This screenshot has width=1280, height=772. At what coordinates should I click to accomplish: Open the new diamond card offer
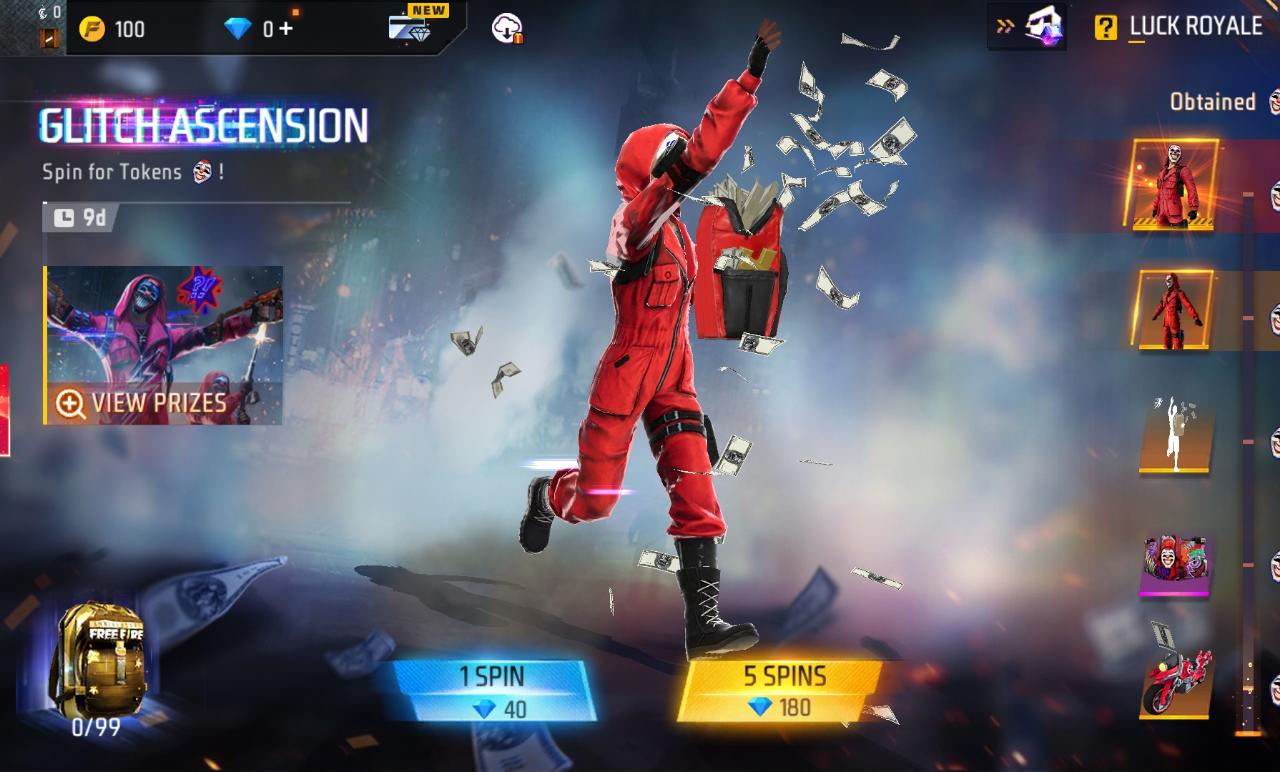pyautogui.click(x=412, y=27)
